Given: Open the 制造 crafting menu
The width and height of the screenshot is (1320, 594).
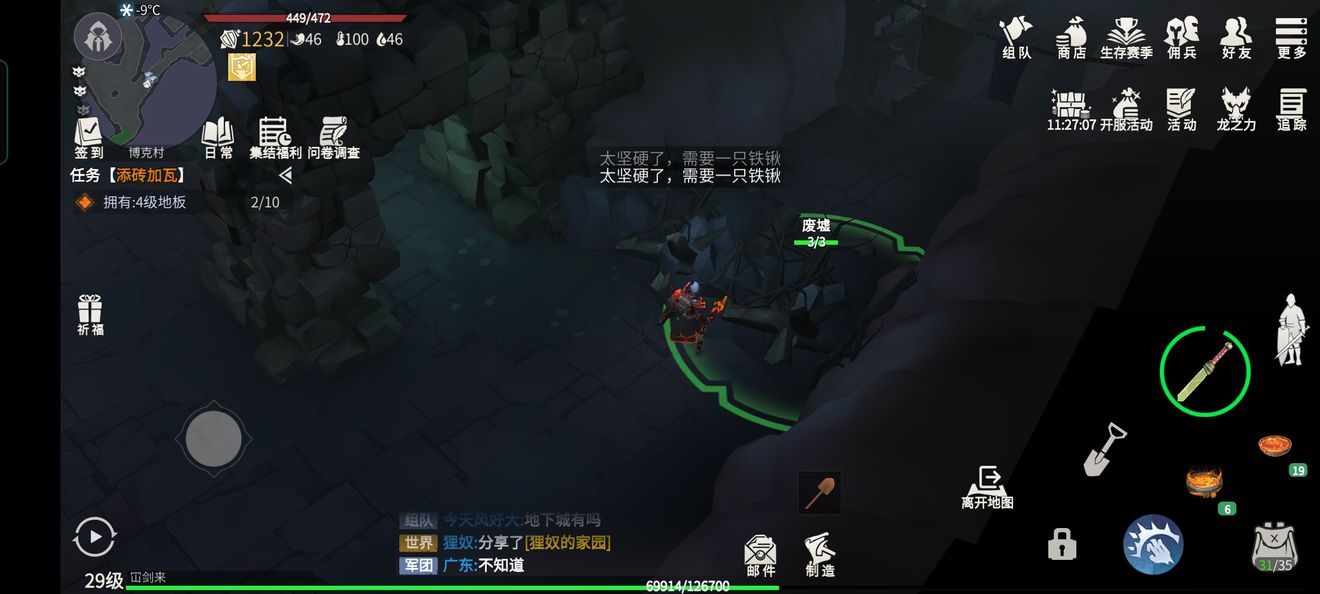Looking at the screenshot, I should point(820,555).
